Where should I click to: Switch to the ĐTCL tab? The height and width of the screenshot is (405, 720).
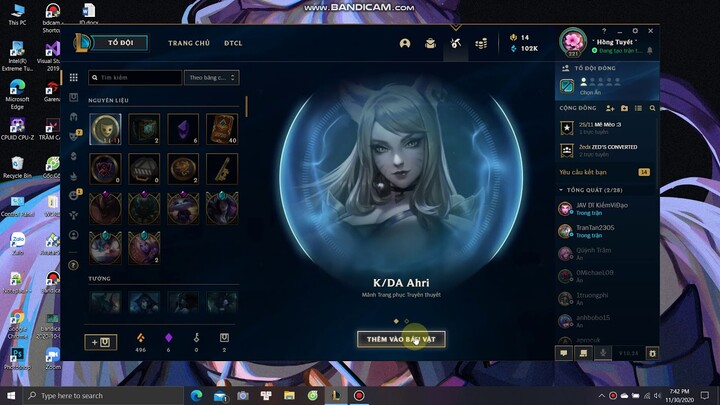pos(233,43)
